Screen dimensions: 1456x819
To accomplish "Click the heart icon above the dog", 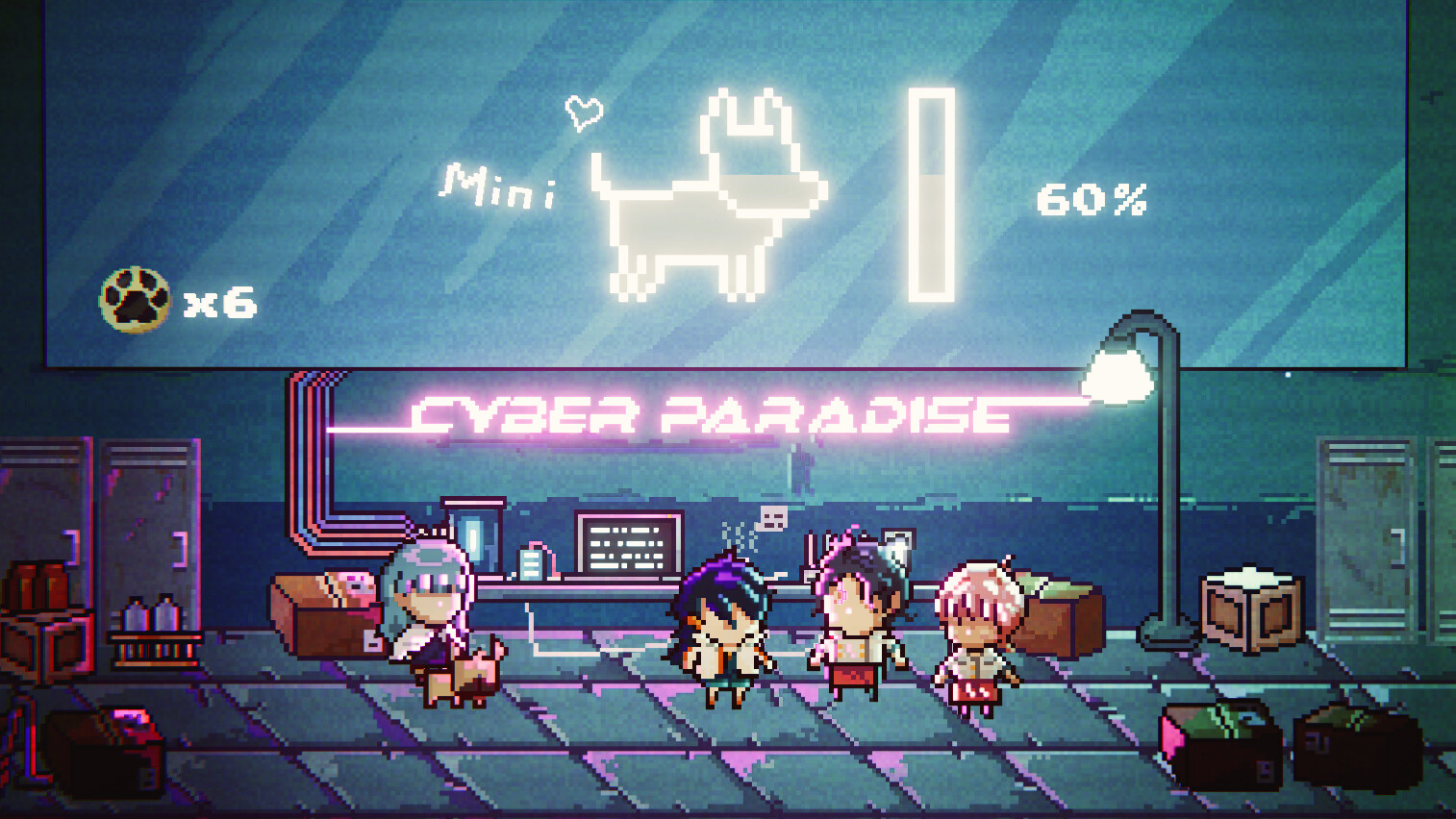I will point(583,112).
